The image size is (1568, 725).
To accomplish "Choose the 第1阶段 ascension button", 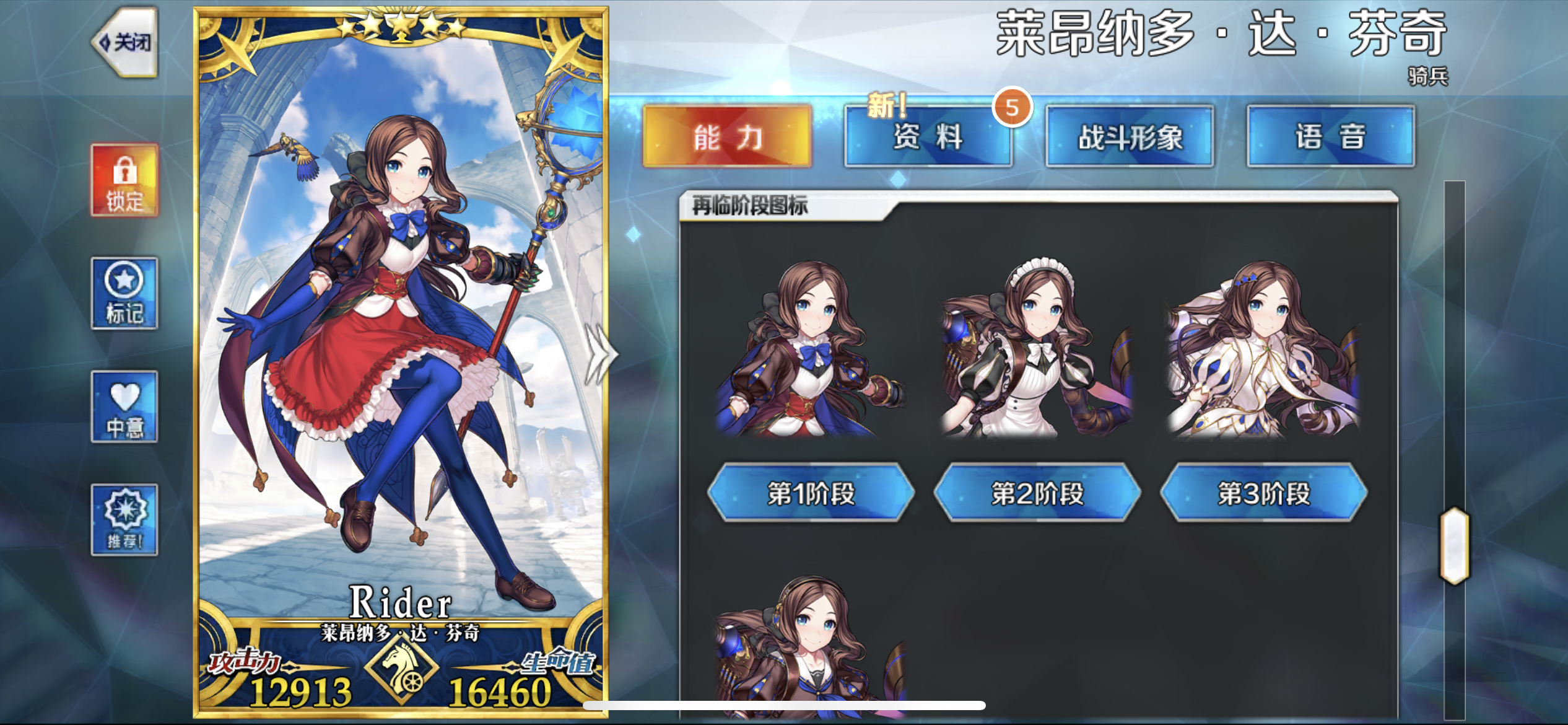I will pyautogui.click(x=811, y=493).
